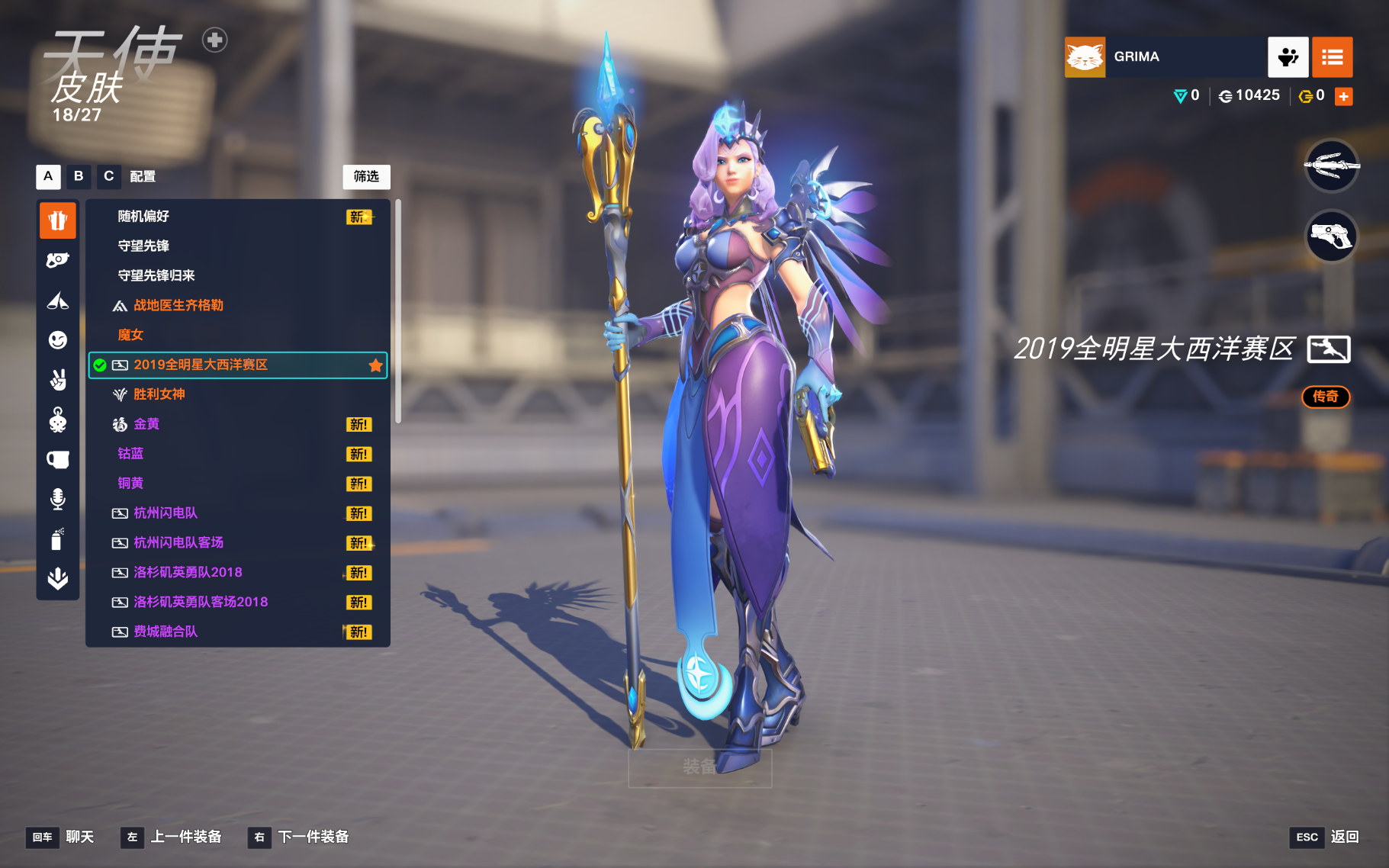The image size is (1389, 868).
Task: Click the plus button to add currency
Action: click(1344, 96)
